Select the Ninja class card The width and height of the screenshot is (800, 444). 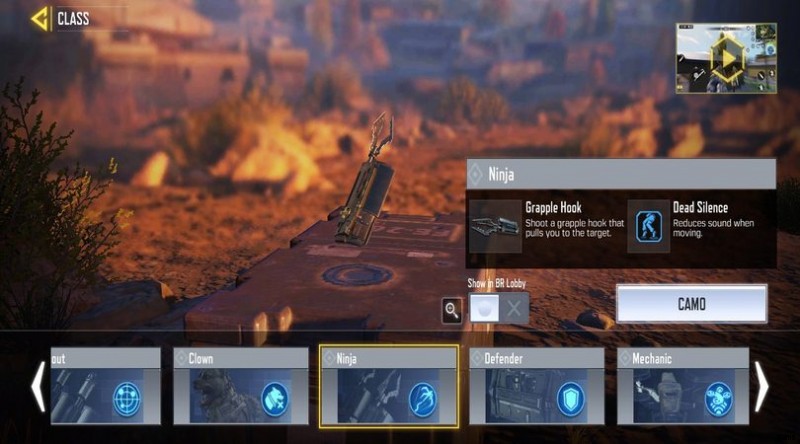(x=389, y=386)
